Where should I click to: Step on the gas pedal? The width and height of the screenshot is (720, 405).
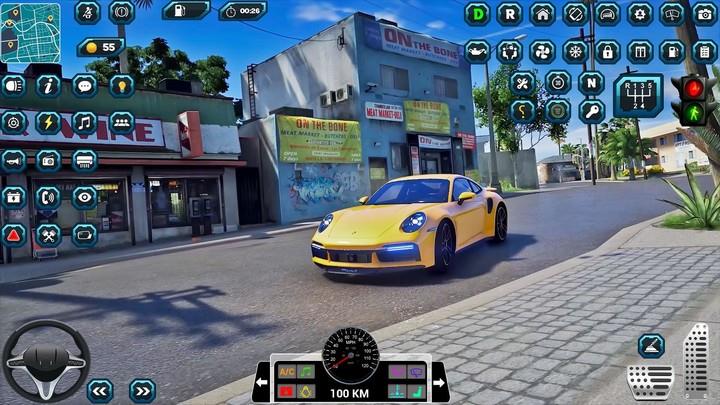pyautogui.click(x=695, y=362)
